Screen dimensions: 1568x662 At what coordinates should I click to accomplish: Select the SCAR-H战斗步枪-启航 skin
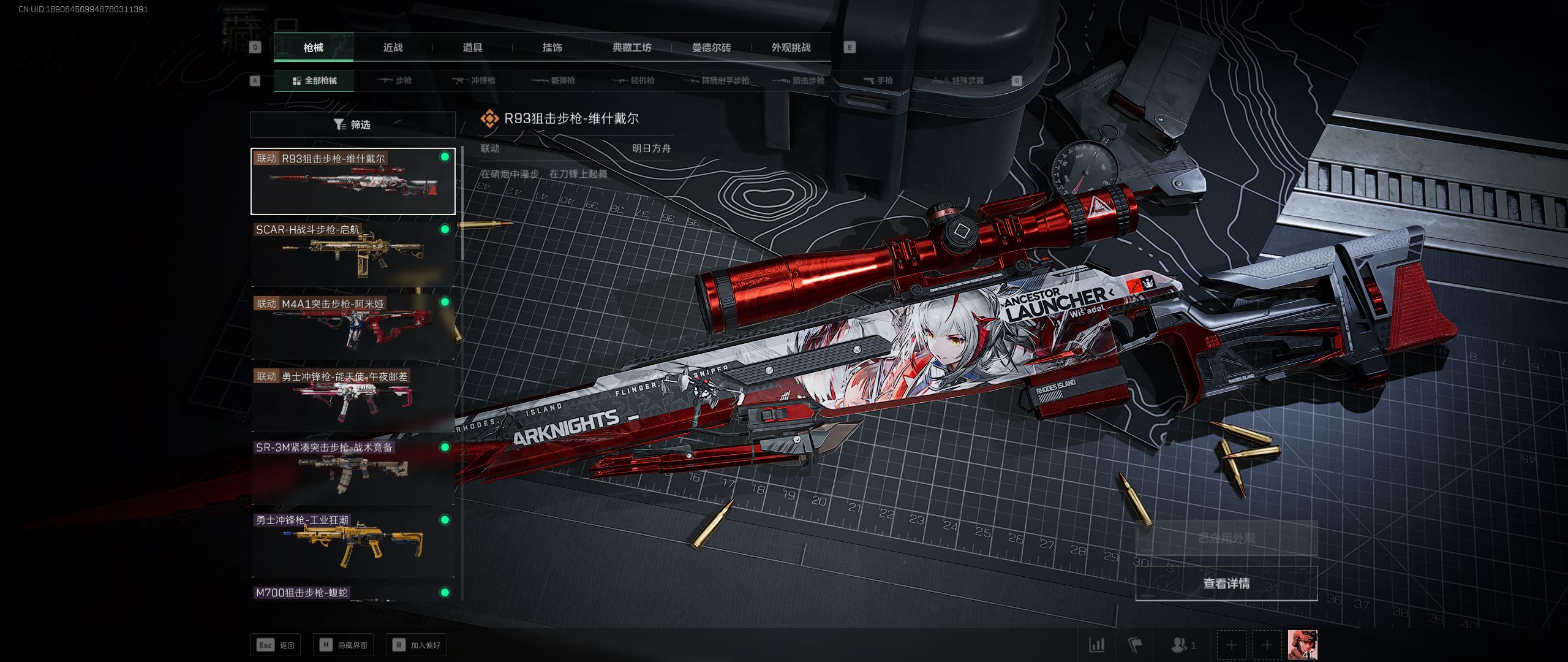pyautogui.click(x=353, y=254)
